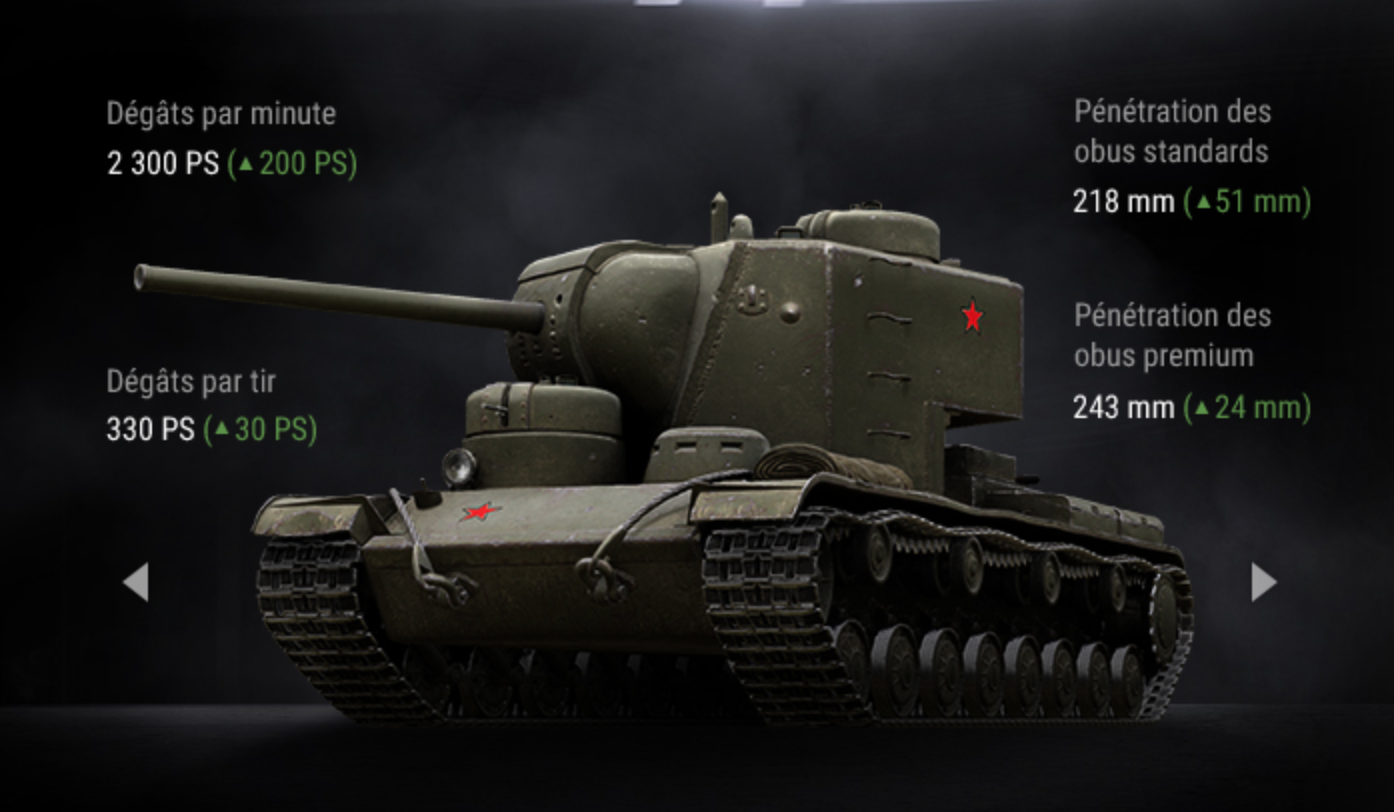Click the 'Pénétration des obus premium' label
The image size is (1394, 812).
click(1171, 337)
